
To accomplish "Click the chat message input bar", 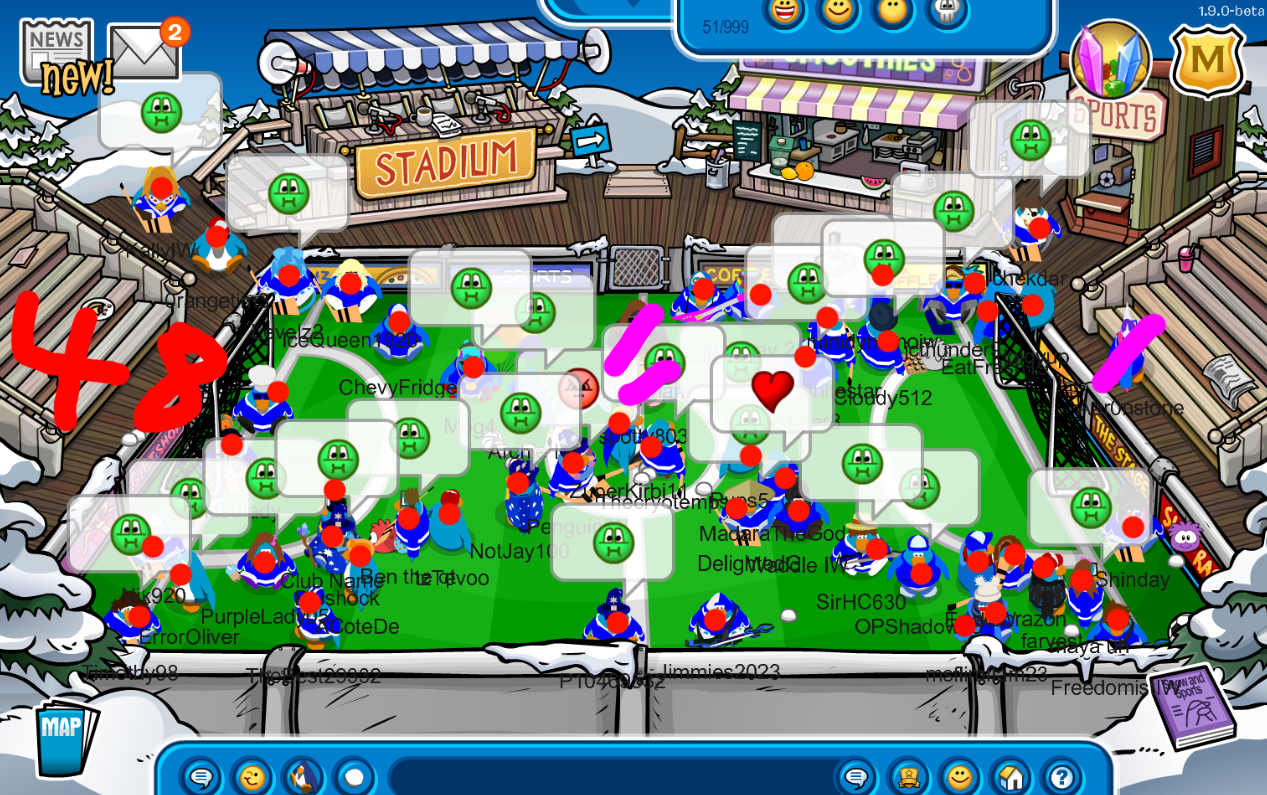I will (610, 777).
